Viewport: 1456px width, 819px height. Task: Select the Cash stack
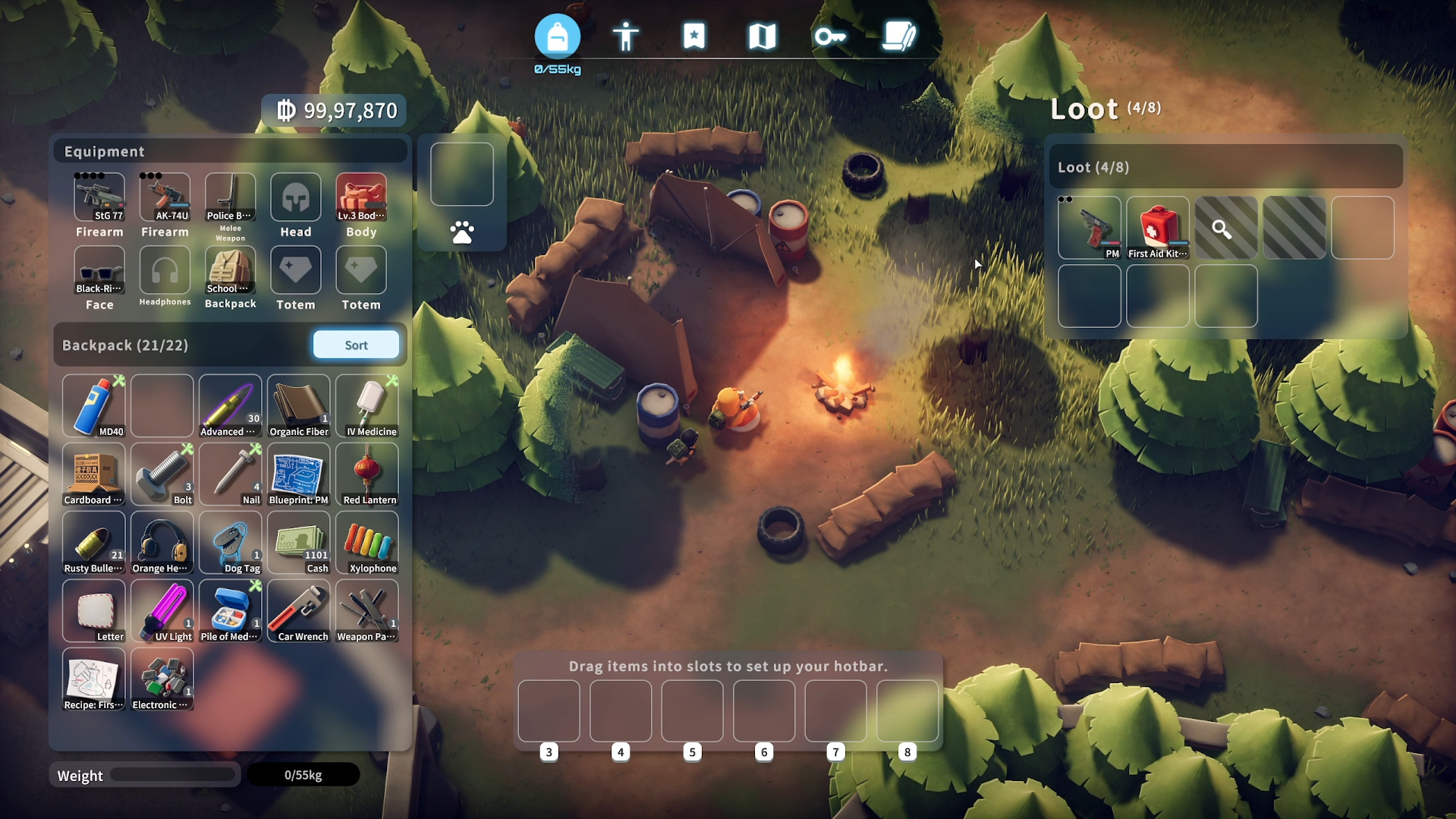[x=299, y=542]
